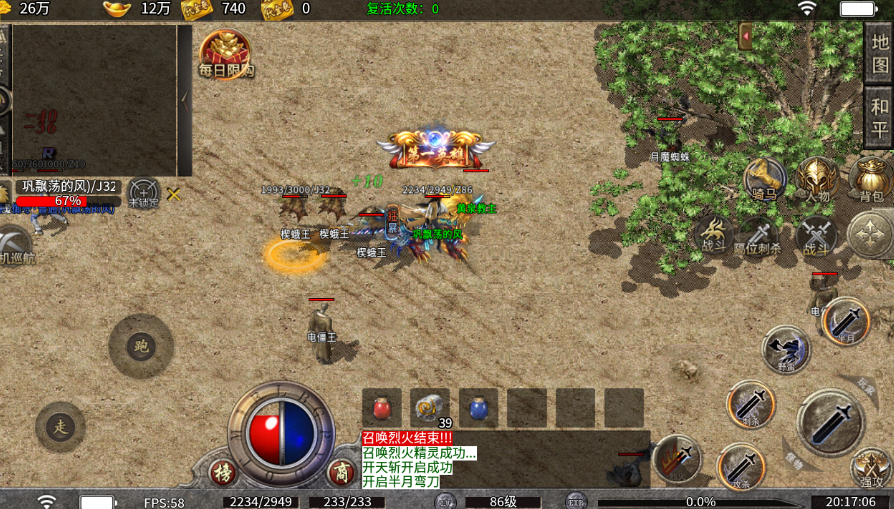This screenshot has height=509, width=894.
Task: Open the 人物 character helmet icon
Action: pyautogui.click(x=817, y=179)
